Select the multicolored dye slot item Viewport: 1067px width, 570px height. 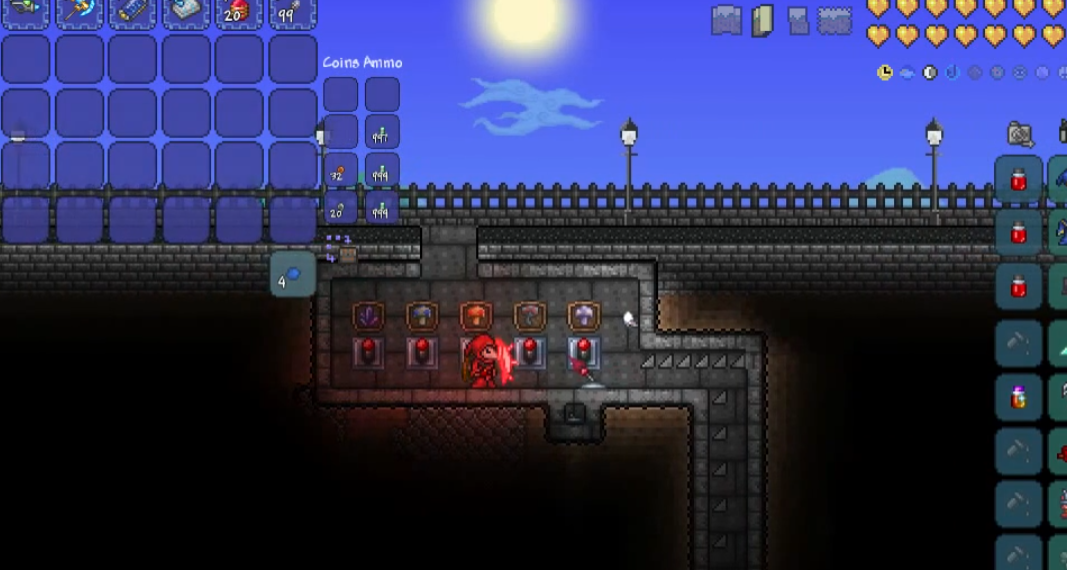tap(1019, 397)
